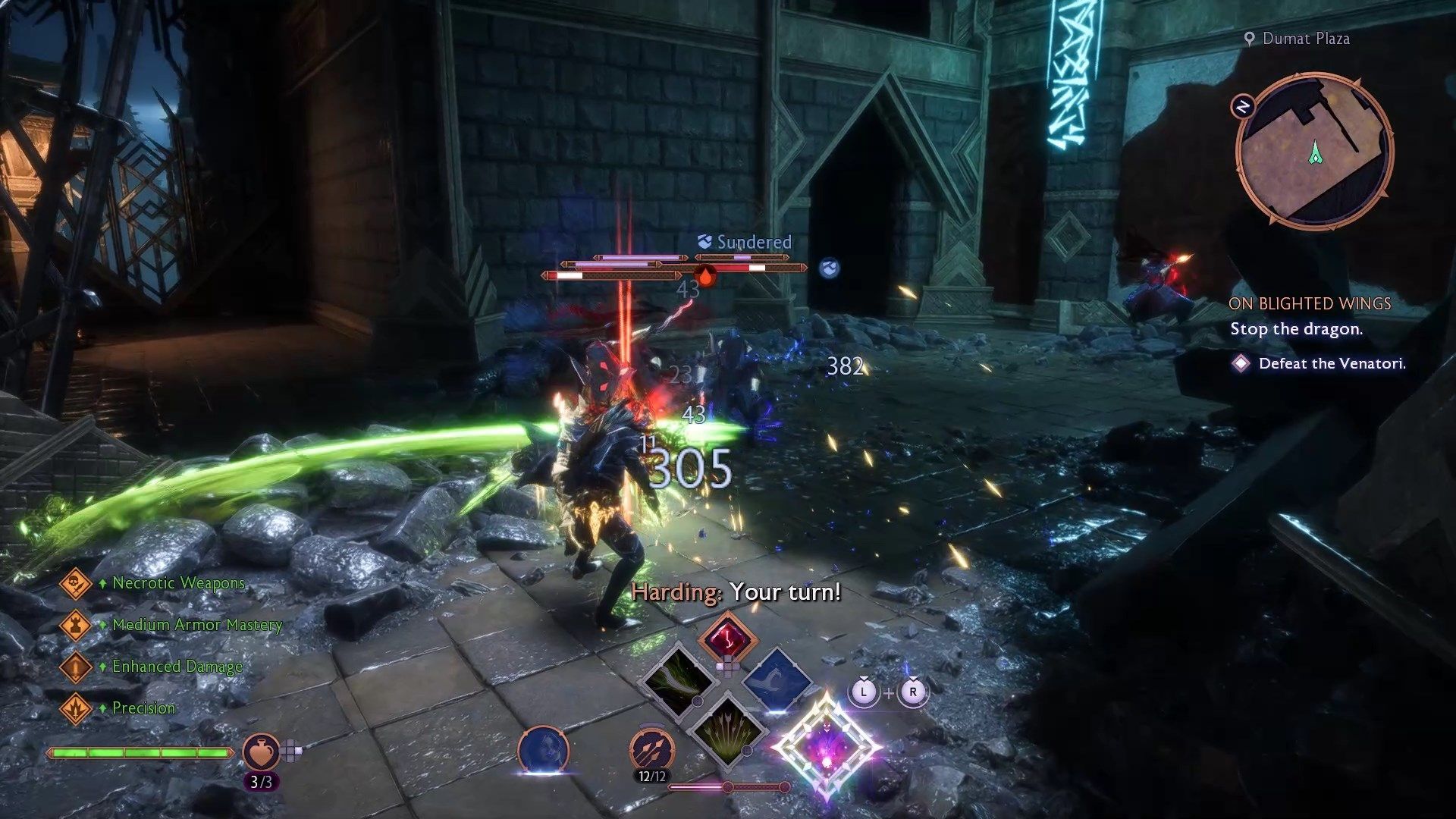The width and height of the screenshot is (1456, 819).
Task: Select the Medium Armor Mastery buff icon
Action: click(x=75, y=626)
